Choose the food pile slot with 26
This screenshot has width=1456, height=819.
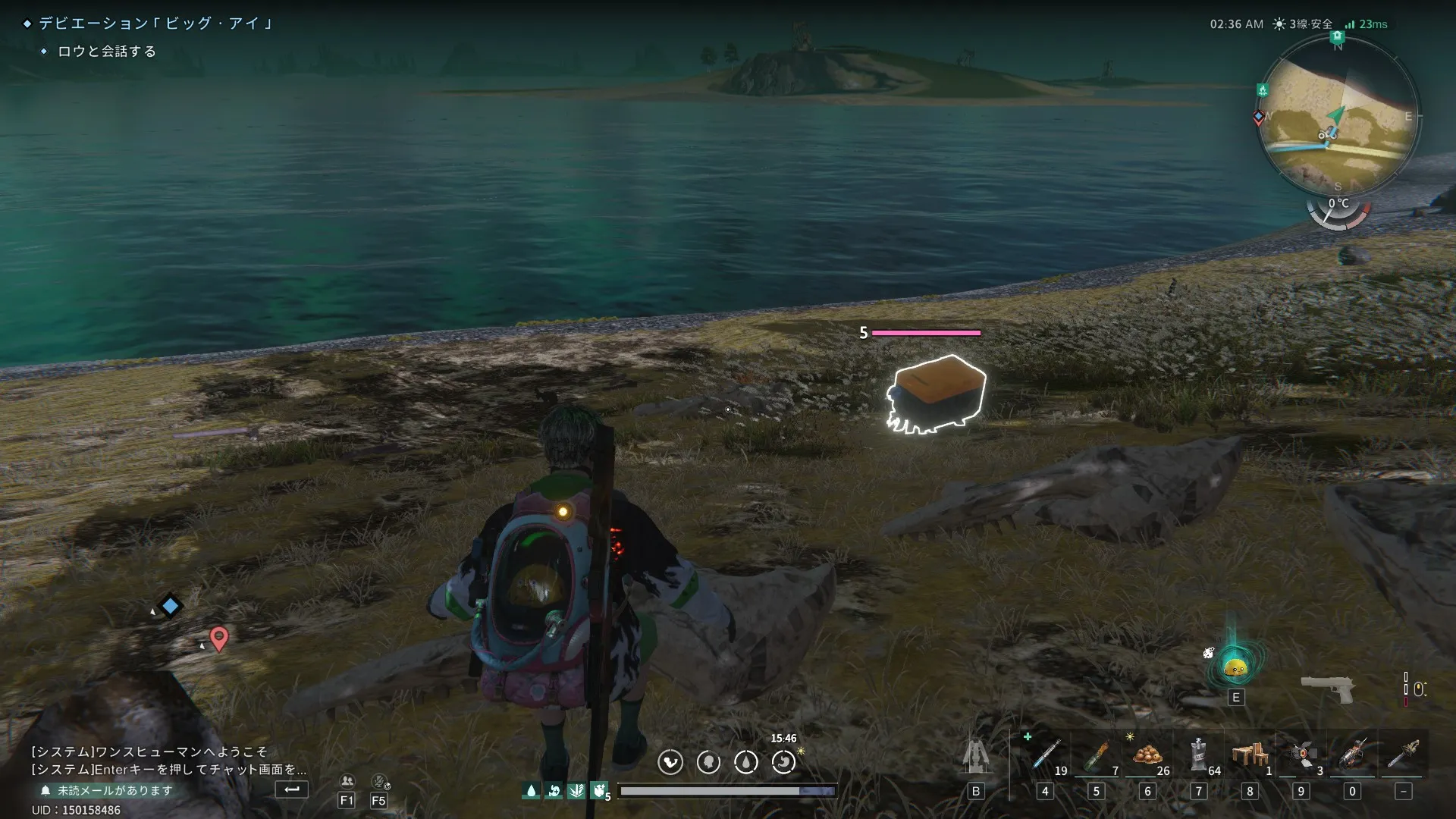[1147, 755]
